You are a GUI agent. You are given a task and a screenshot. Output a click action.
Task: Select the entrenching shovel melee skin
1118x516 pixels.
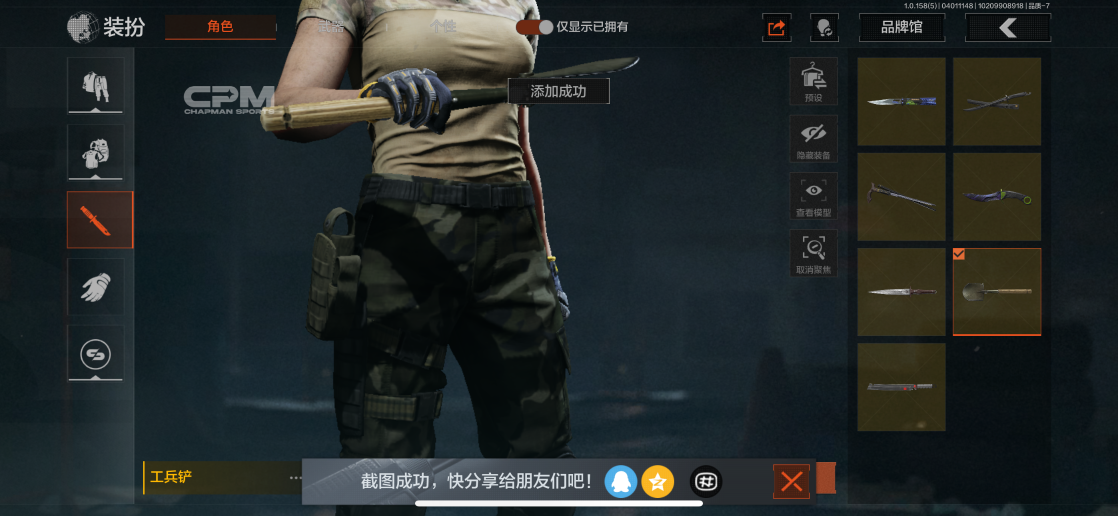(x=997, y=291)
